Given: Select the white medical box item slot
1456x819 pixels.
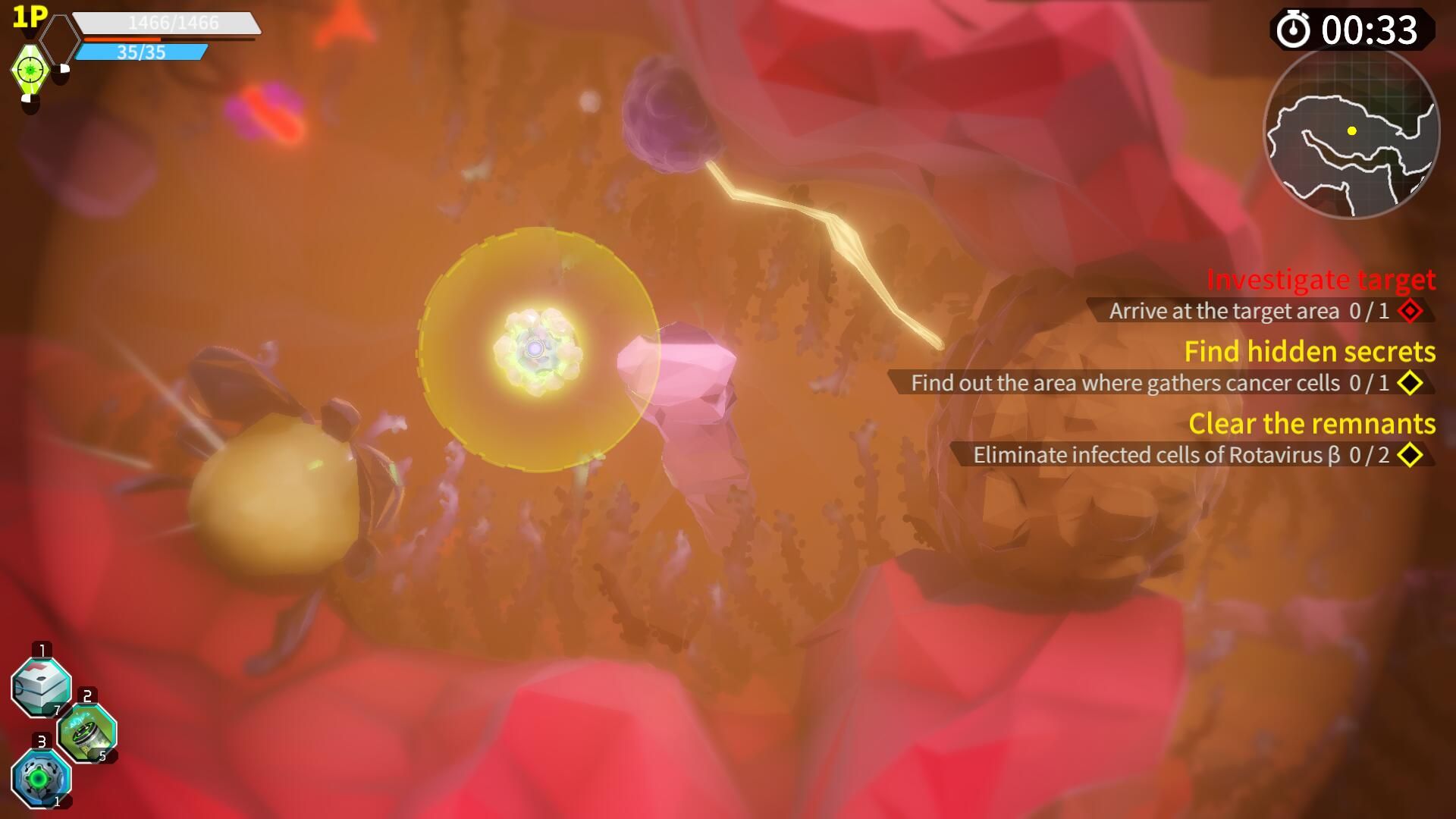Looking at the screenshot, I should click(x=42, y=687).
